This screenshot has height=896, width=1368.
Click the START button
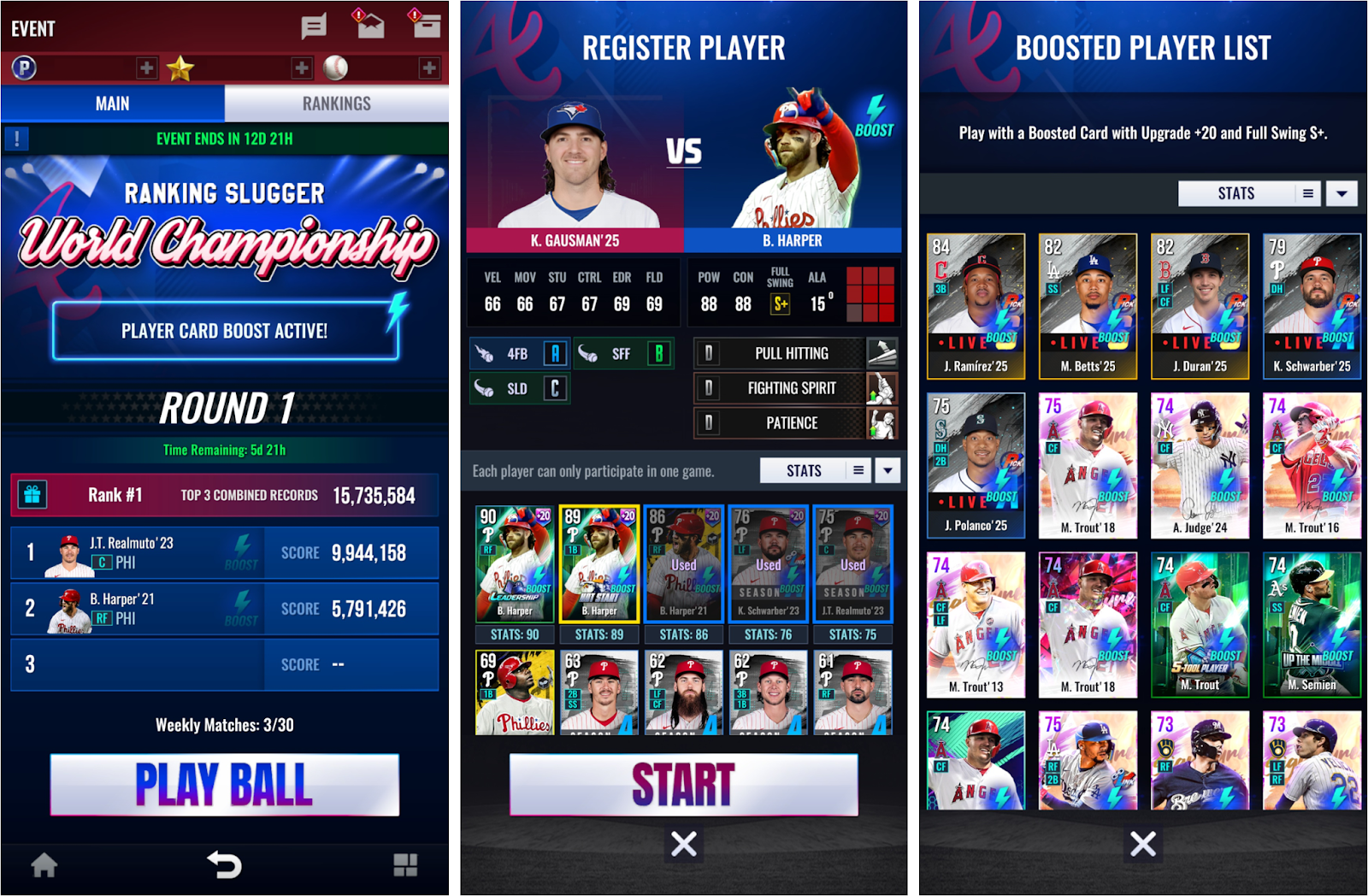pos(683,784)
